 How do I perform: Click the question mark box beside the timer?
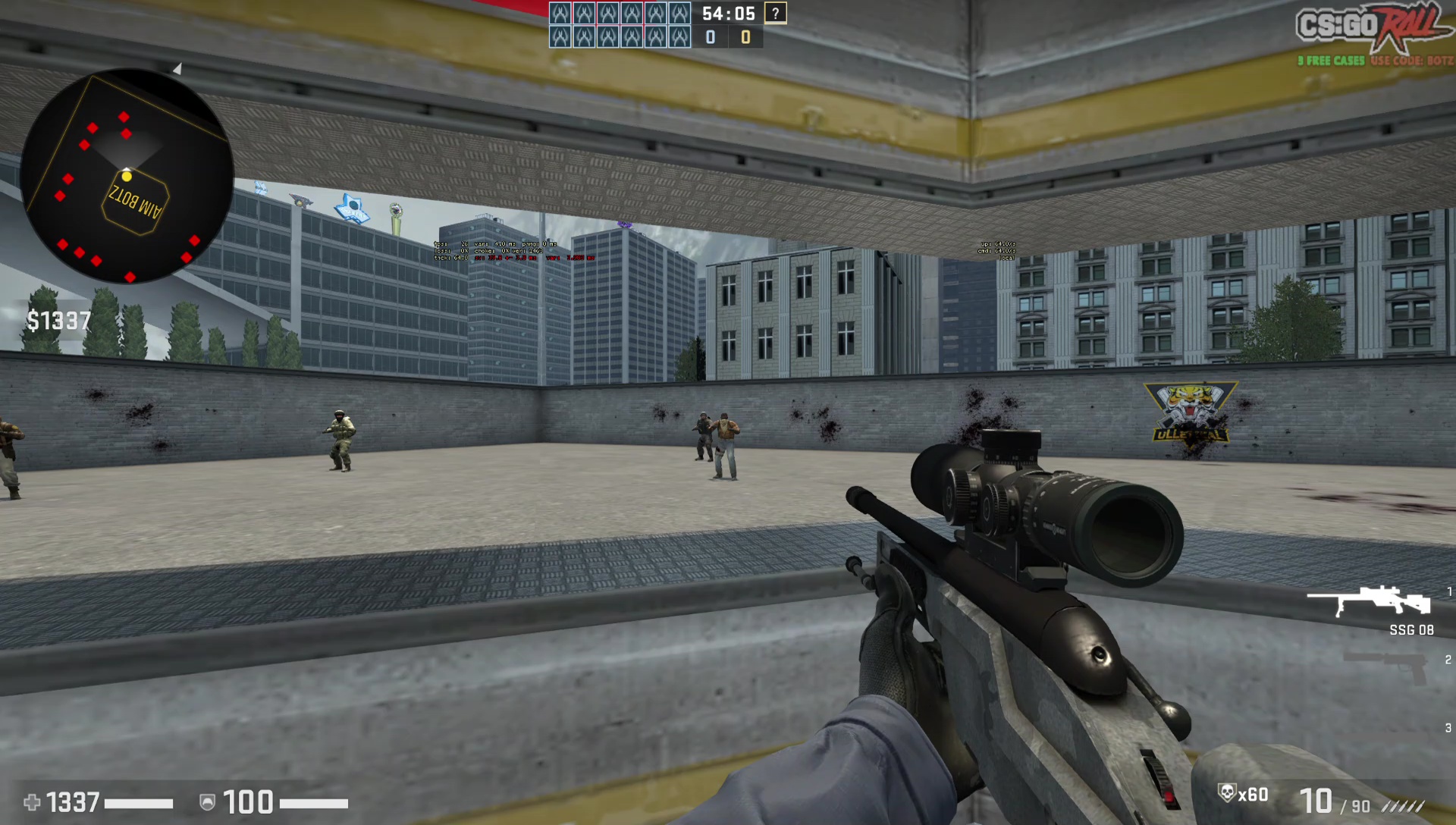(775, 14)
